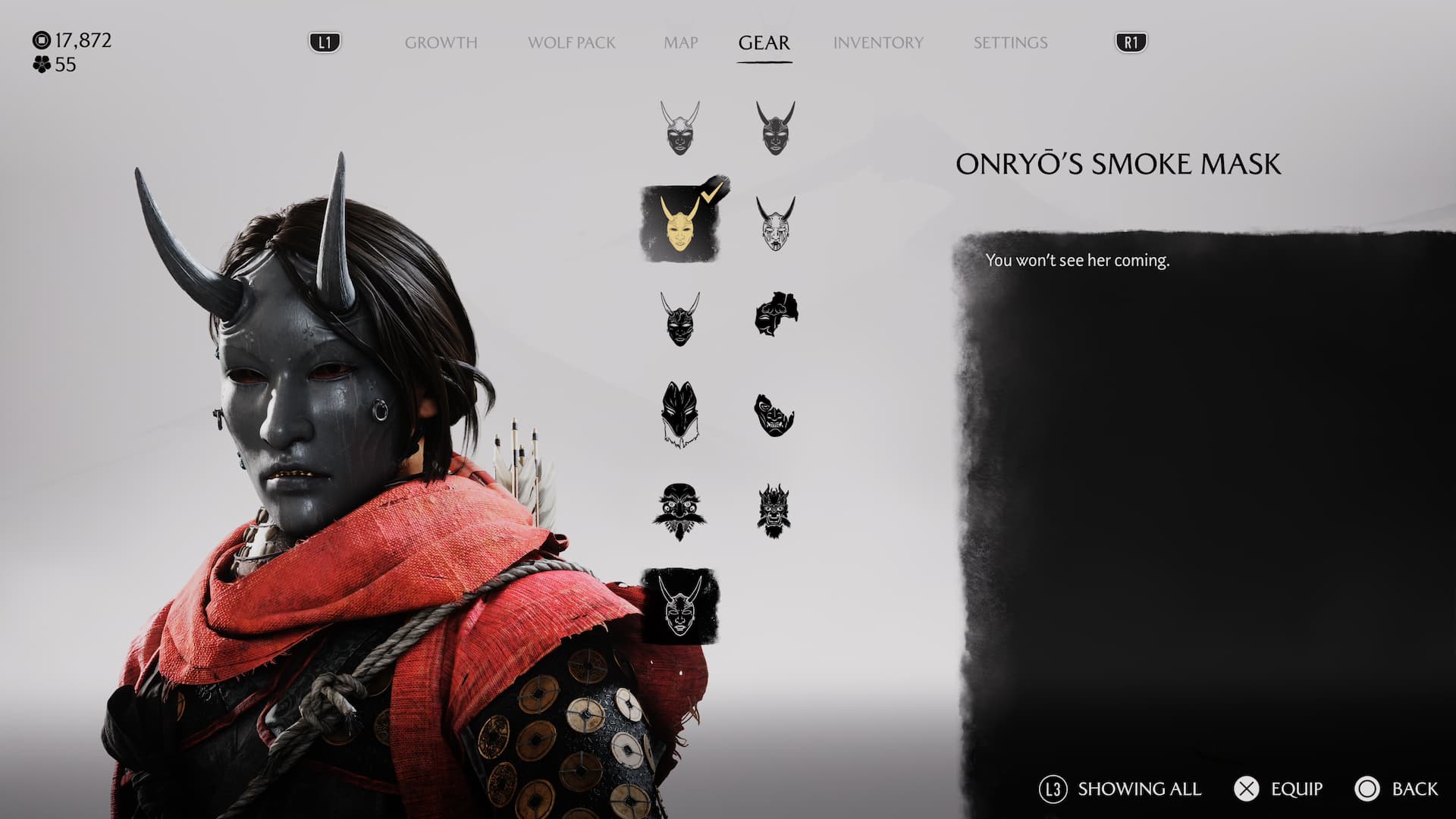Select the gold equipped mask with checkmark
The height and width of the screenshot is (819, 1456).
click(x=680, y=224)
